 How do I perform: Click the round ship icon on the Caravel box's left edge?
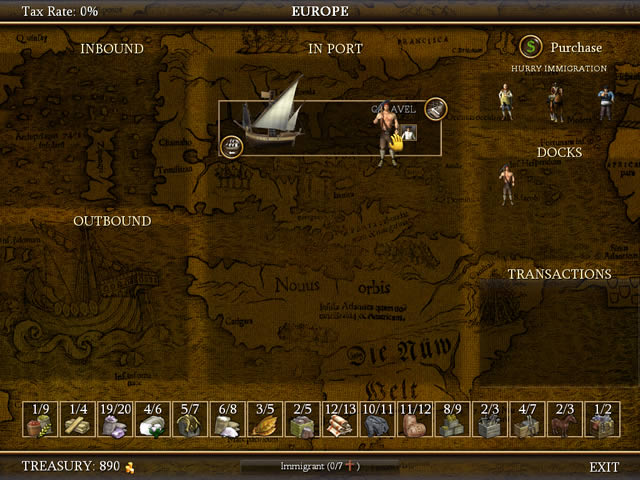pos(231,148)
